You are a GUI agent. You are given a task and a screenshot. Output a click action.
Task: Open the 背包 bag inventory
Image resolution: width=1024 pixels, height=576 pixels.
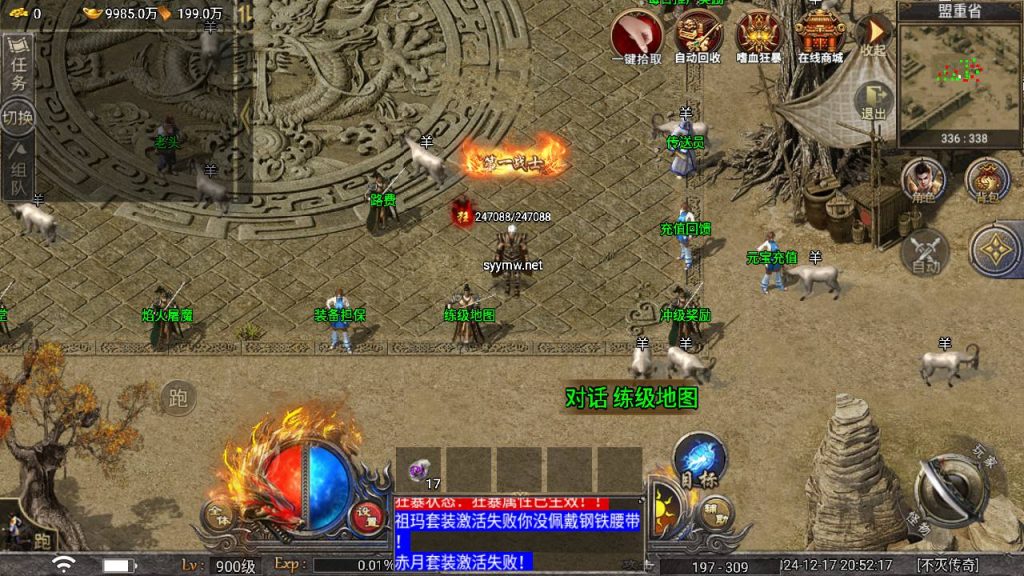point(986,180)
